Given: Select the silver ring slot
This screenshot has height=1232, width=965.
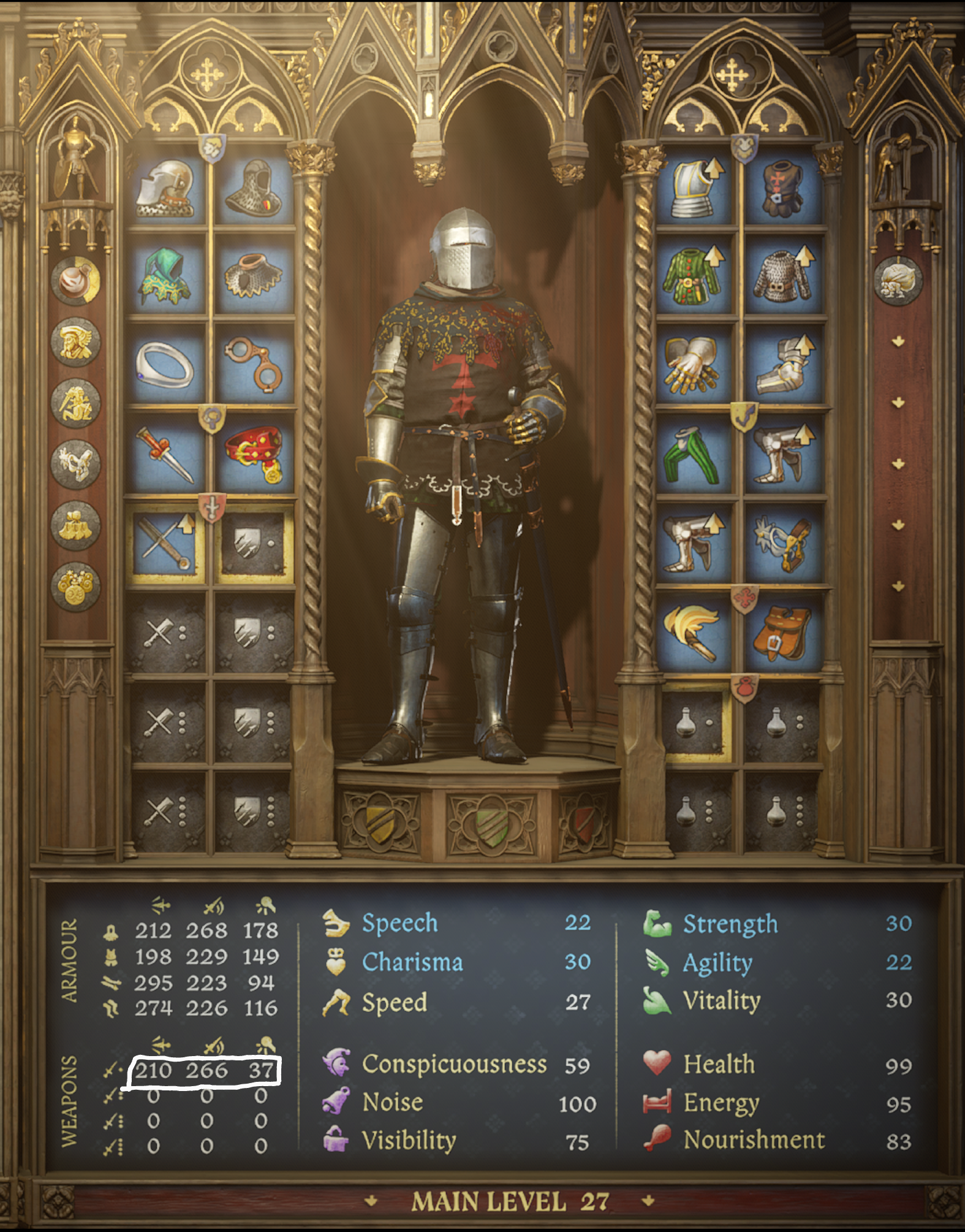Looking at the screenshot, I should [167, 366].
